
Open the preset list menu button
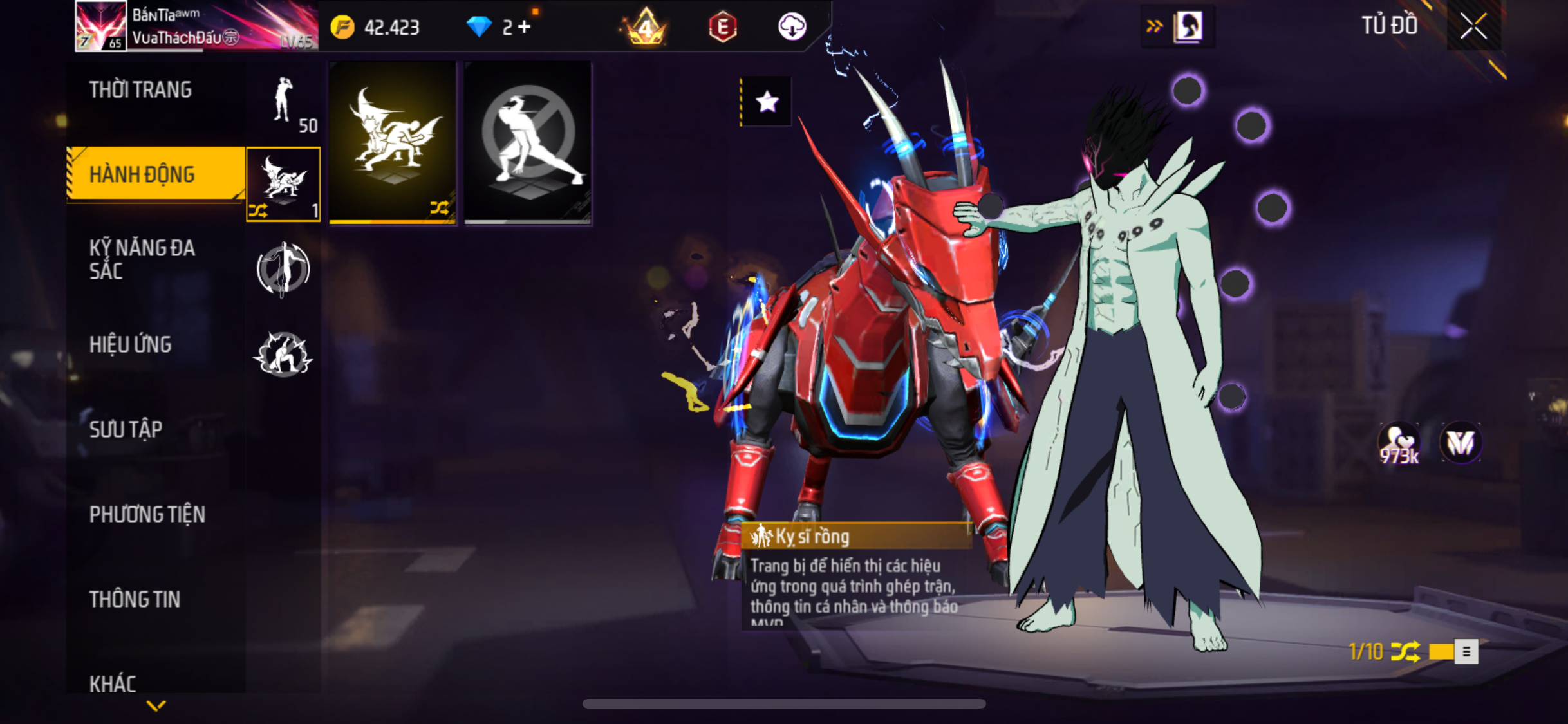(x=1466, y=652)
